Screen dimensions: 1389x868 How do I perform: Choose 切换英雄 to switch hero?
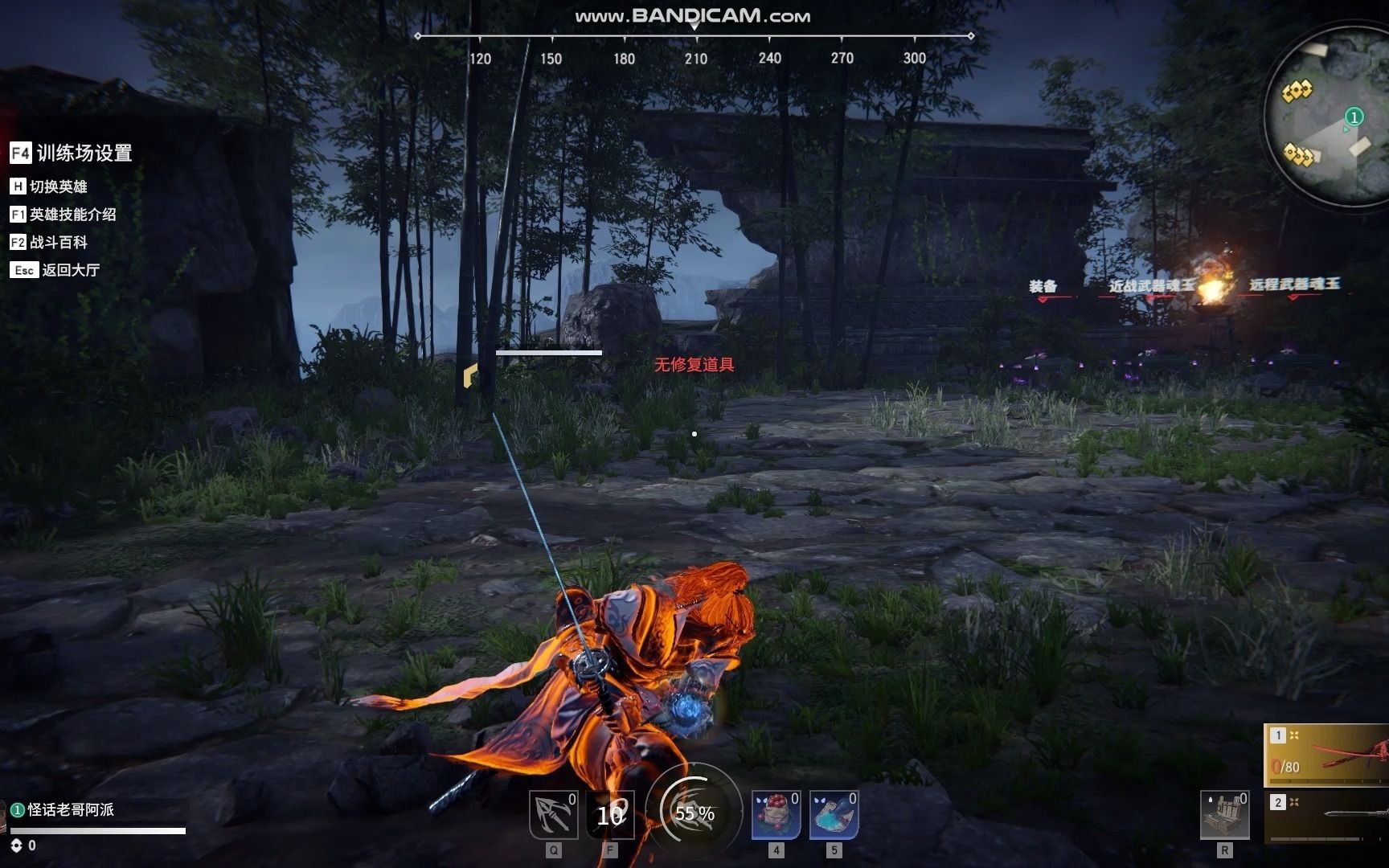click(x=49, y=186)
